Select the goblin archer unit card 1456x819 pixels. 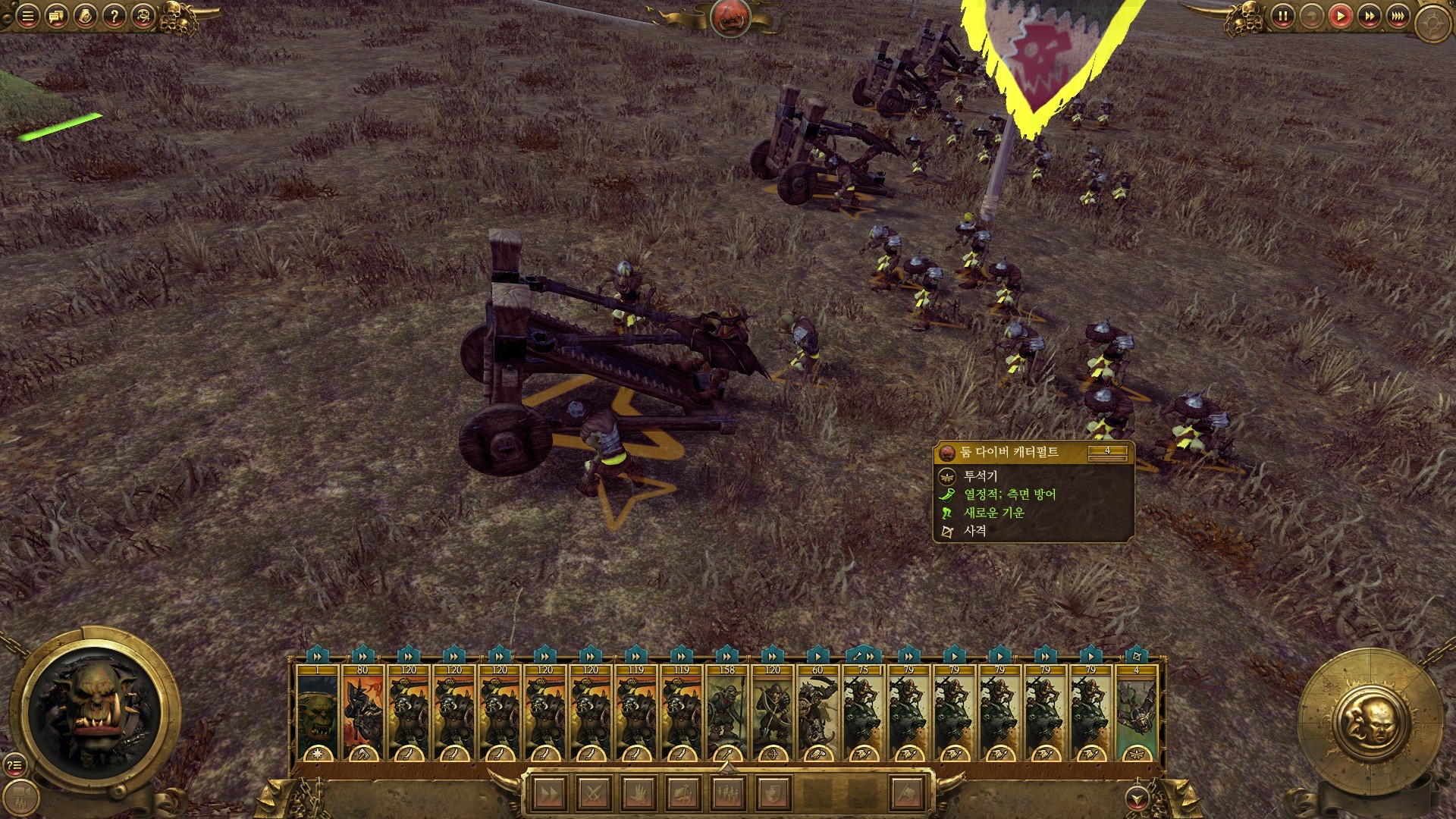click(772, 713)
